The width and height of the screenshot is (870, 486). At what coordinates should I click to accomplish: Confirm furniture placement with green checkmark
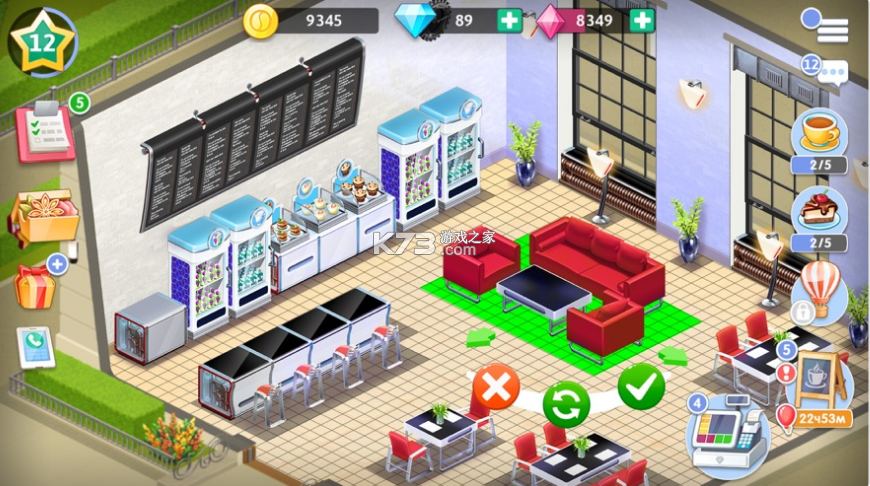(641, 387)
